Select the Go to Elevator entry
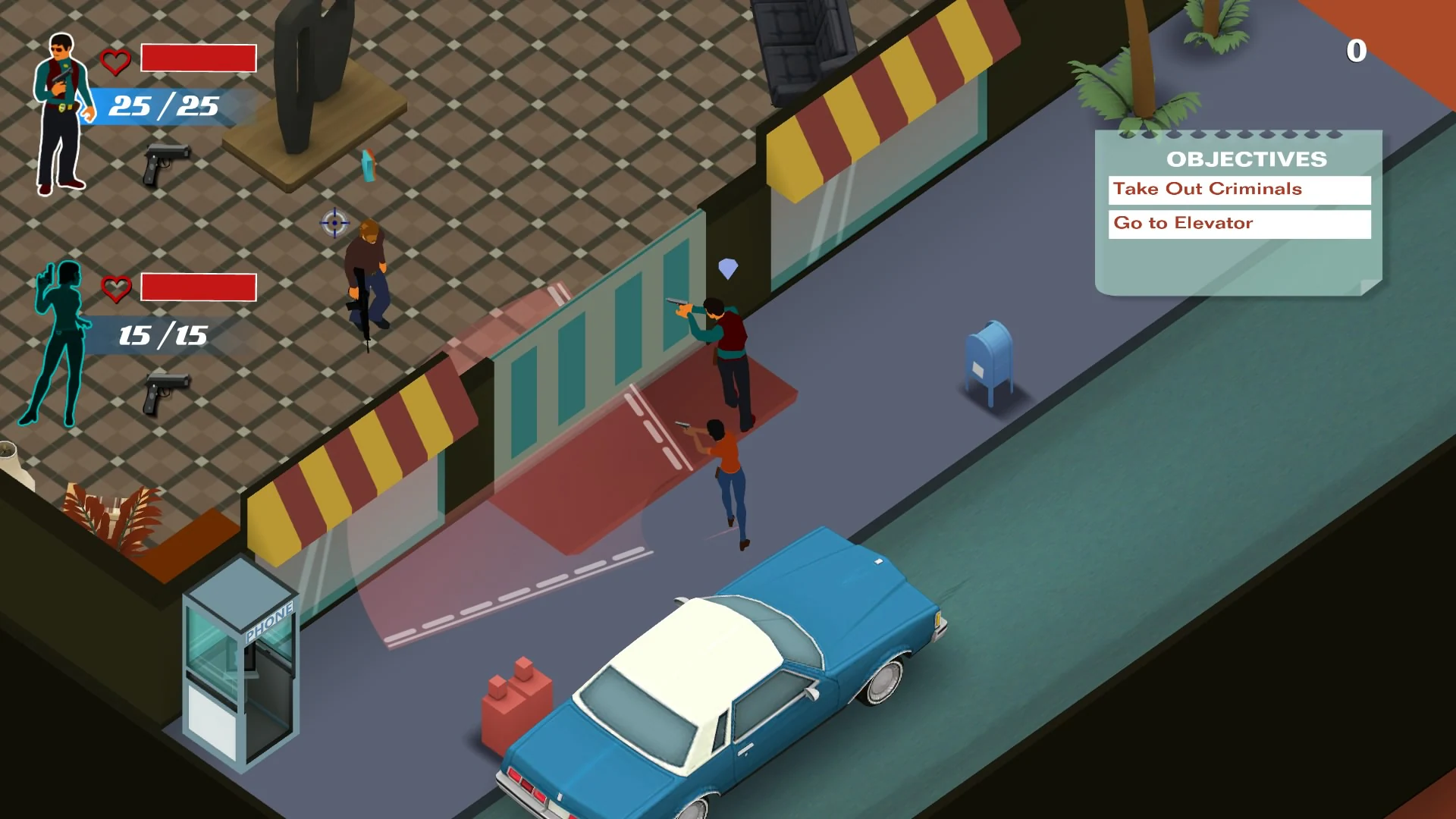The image size is (1456, 819). (1181, 223)
